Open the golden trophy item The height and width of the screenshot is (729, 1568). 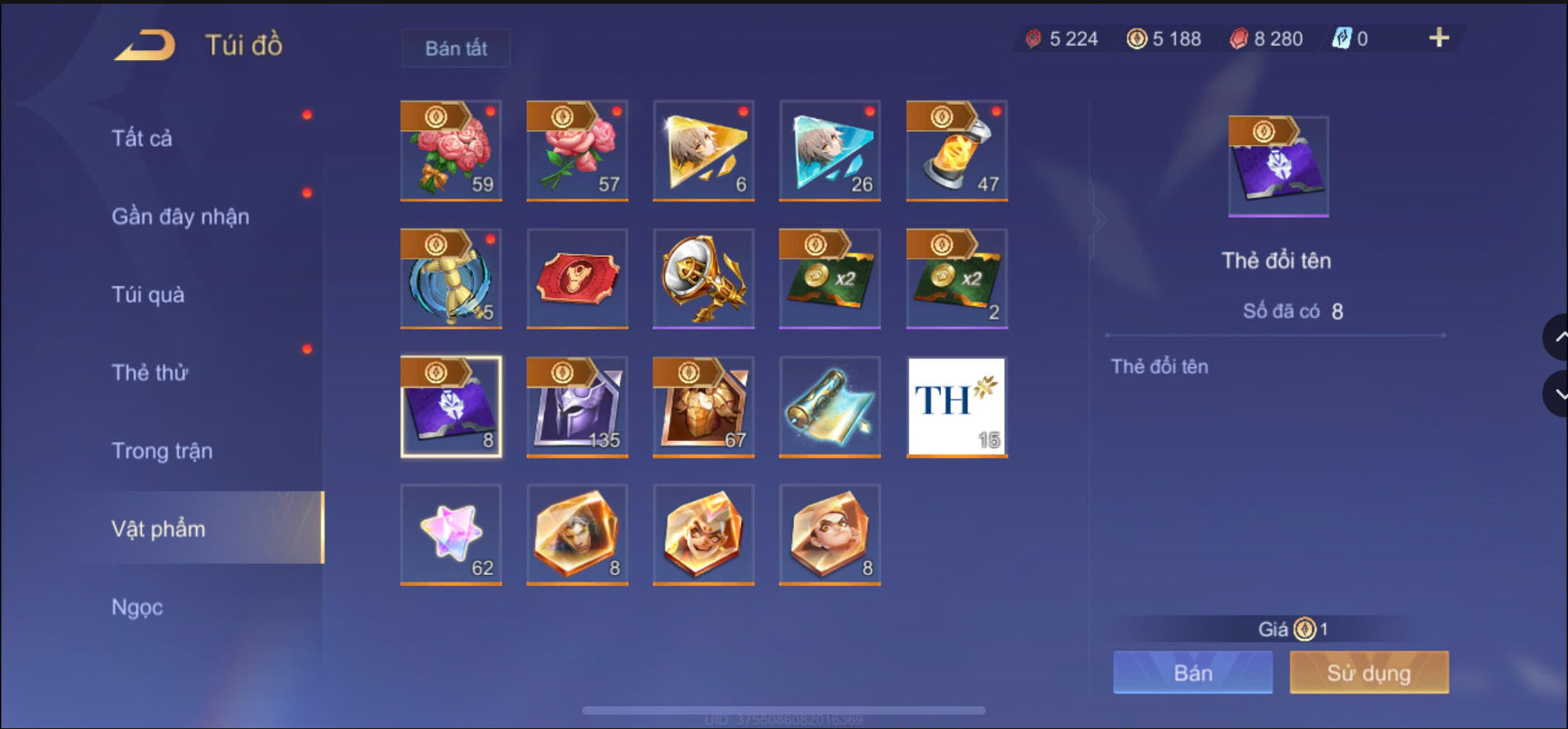[703, 279]
